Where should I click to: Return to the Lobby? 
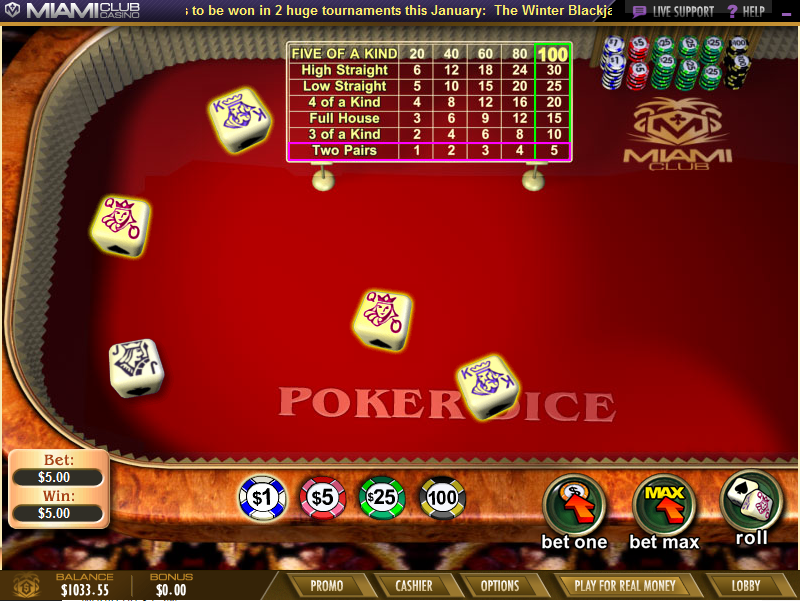coord(746,586)
